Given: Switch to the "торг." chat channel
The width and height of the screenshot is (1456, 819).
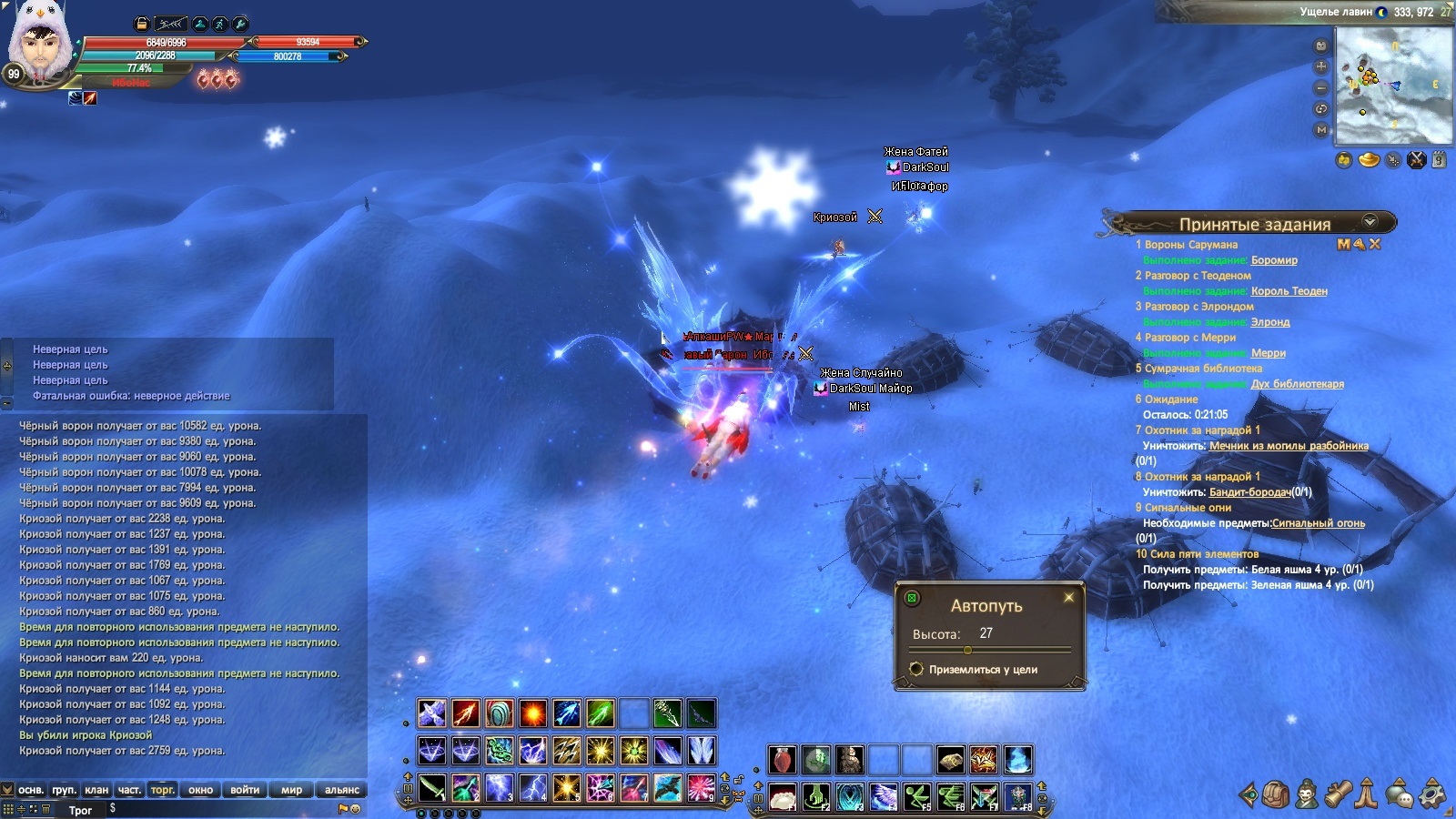Looking at the screenshot, I should point(163,790).
